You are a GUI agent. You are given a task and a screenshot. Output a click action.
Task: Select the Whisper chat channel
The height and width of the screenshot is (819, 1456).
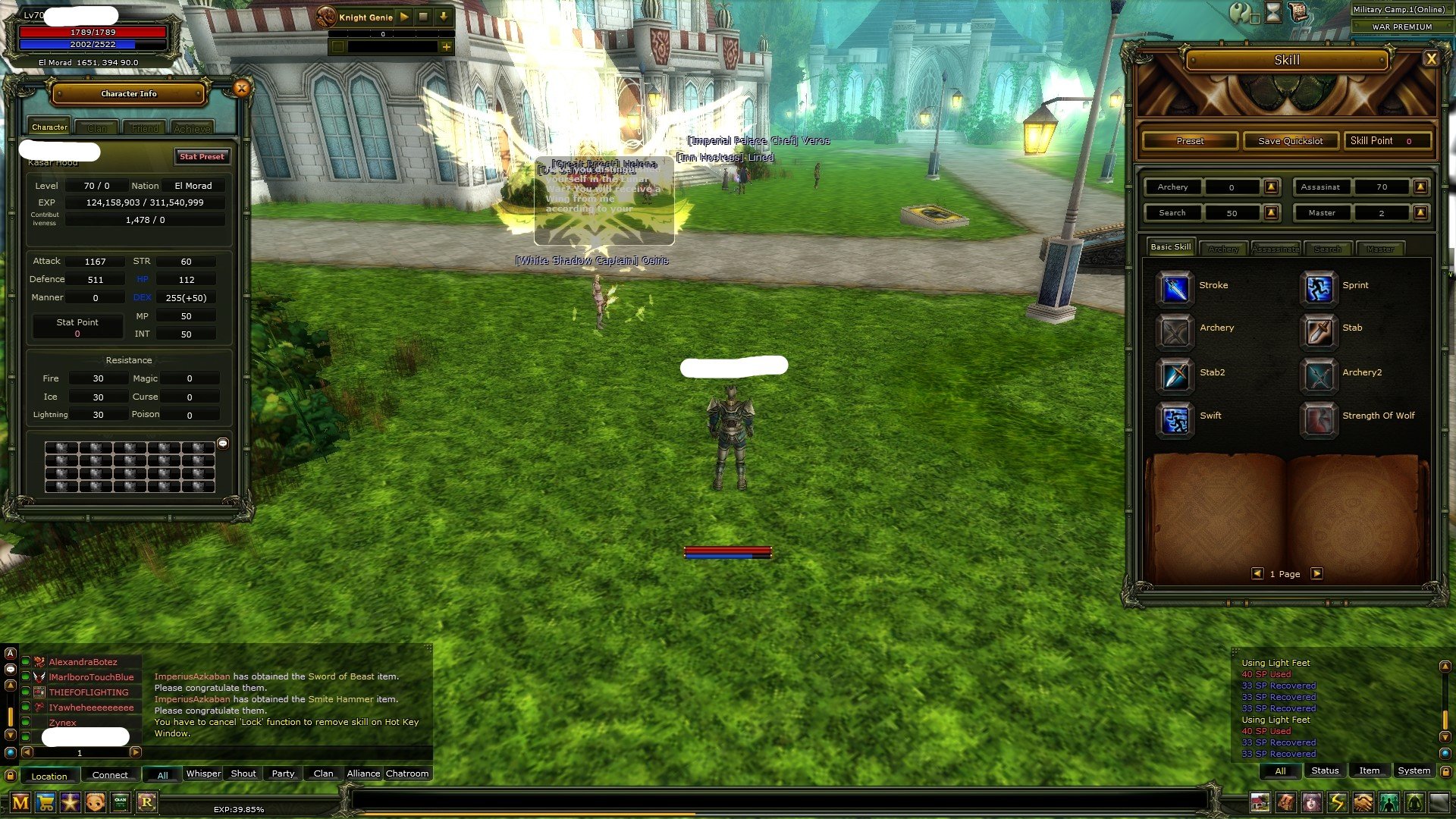tap(203, 773)
